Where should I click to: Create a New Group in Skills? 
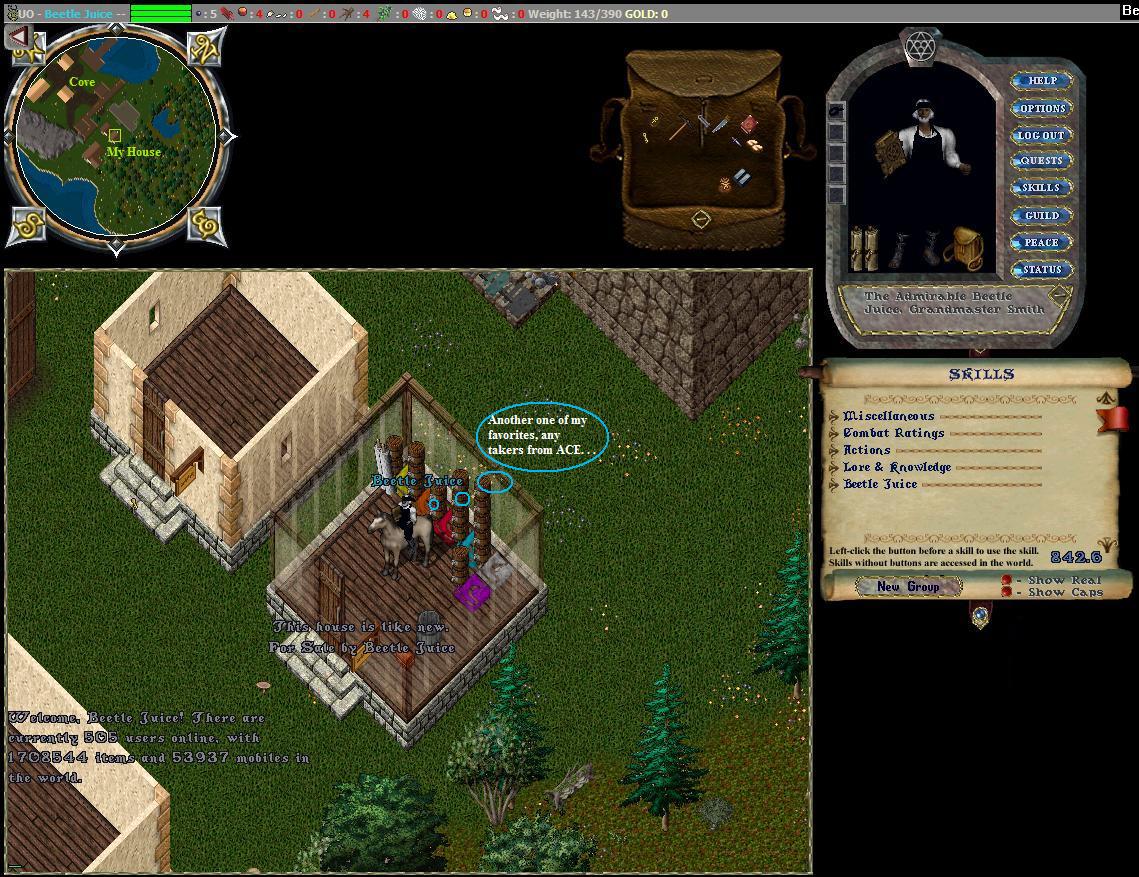(908, 586)
